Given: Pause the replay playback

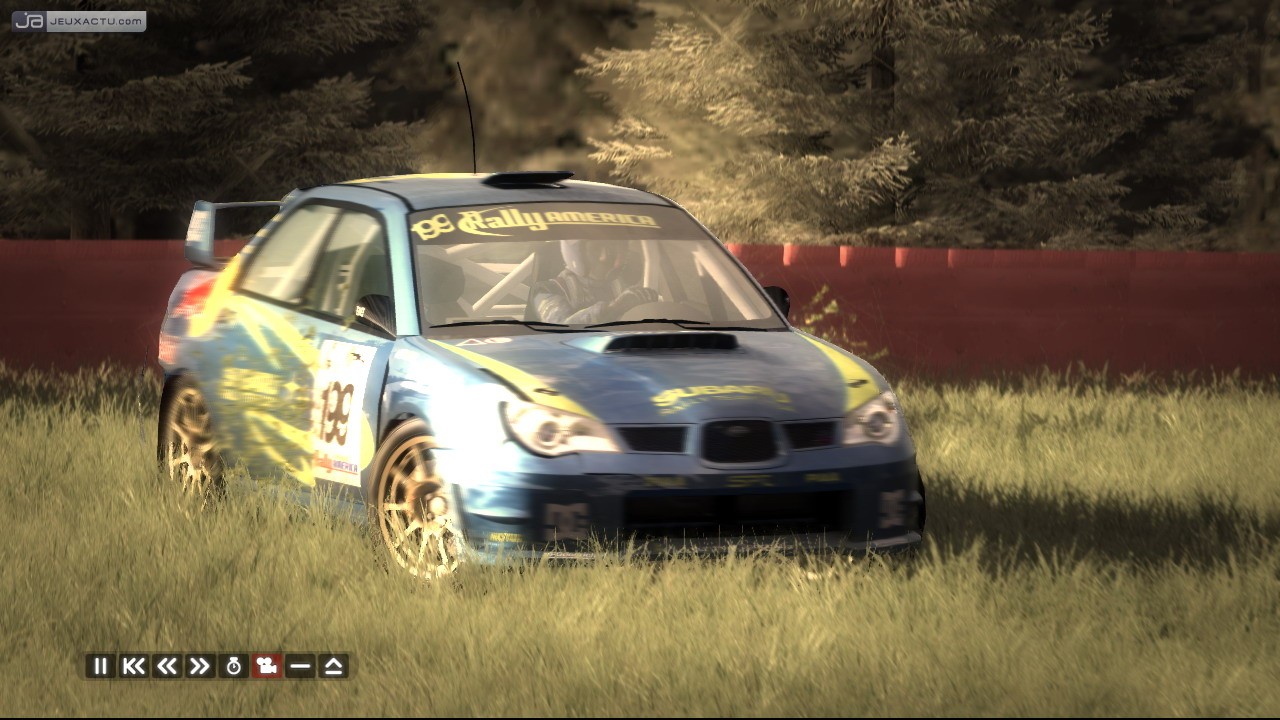Looking at the screenshot, I should click(100, 666).
